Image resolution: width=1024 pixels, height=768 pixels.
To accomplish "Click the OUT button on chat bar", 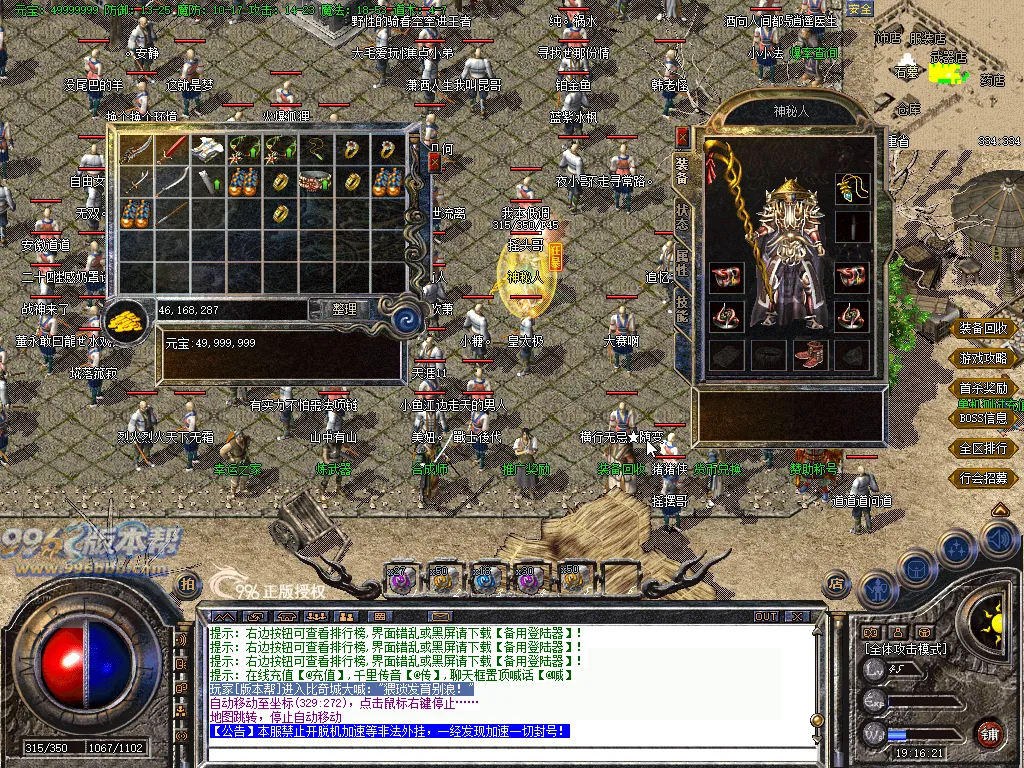I will point(766,616).
